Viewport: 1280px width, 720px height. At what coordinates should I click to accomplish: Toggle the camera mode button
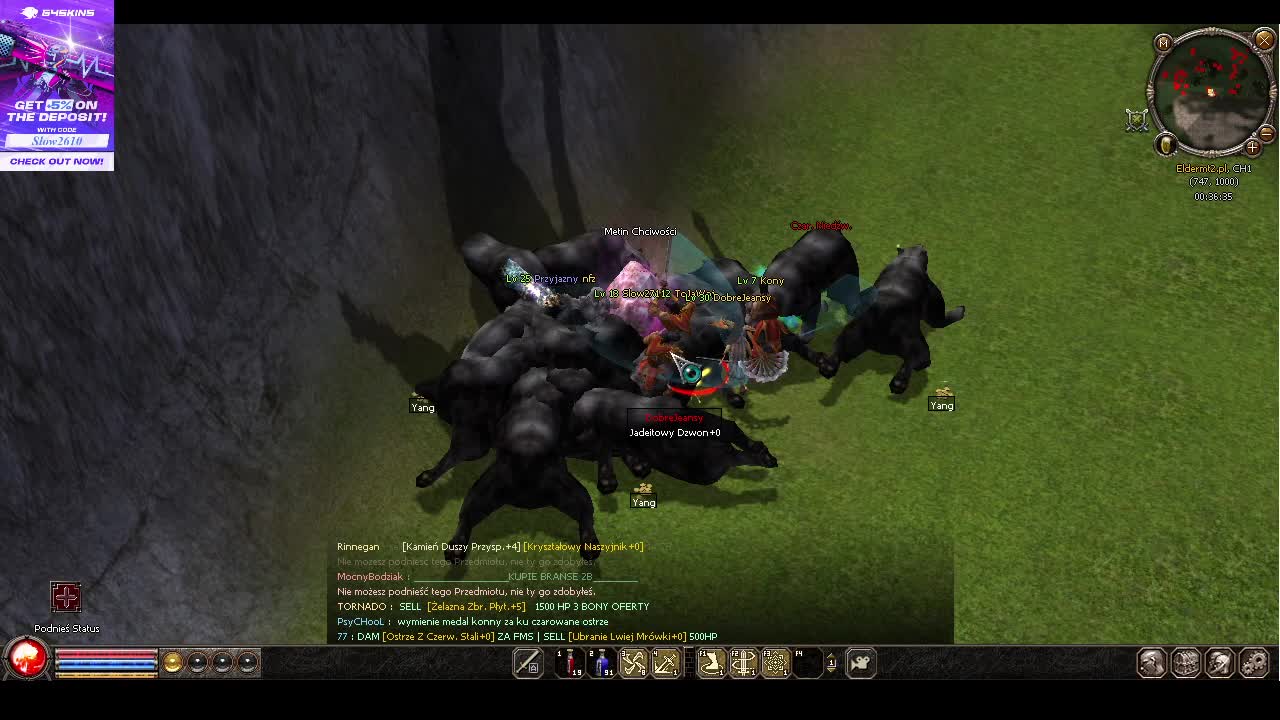tap(860, 662)
